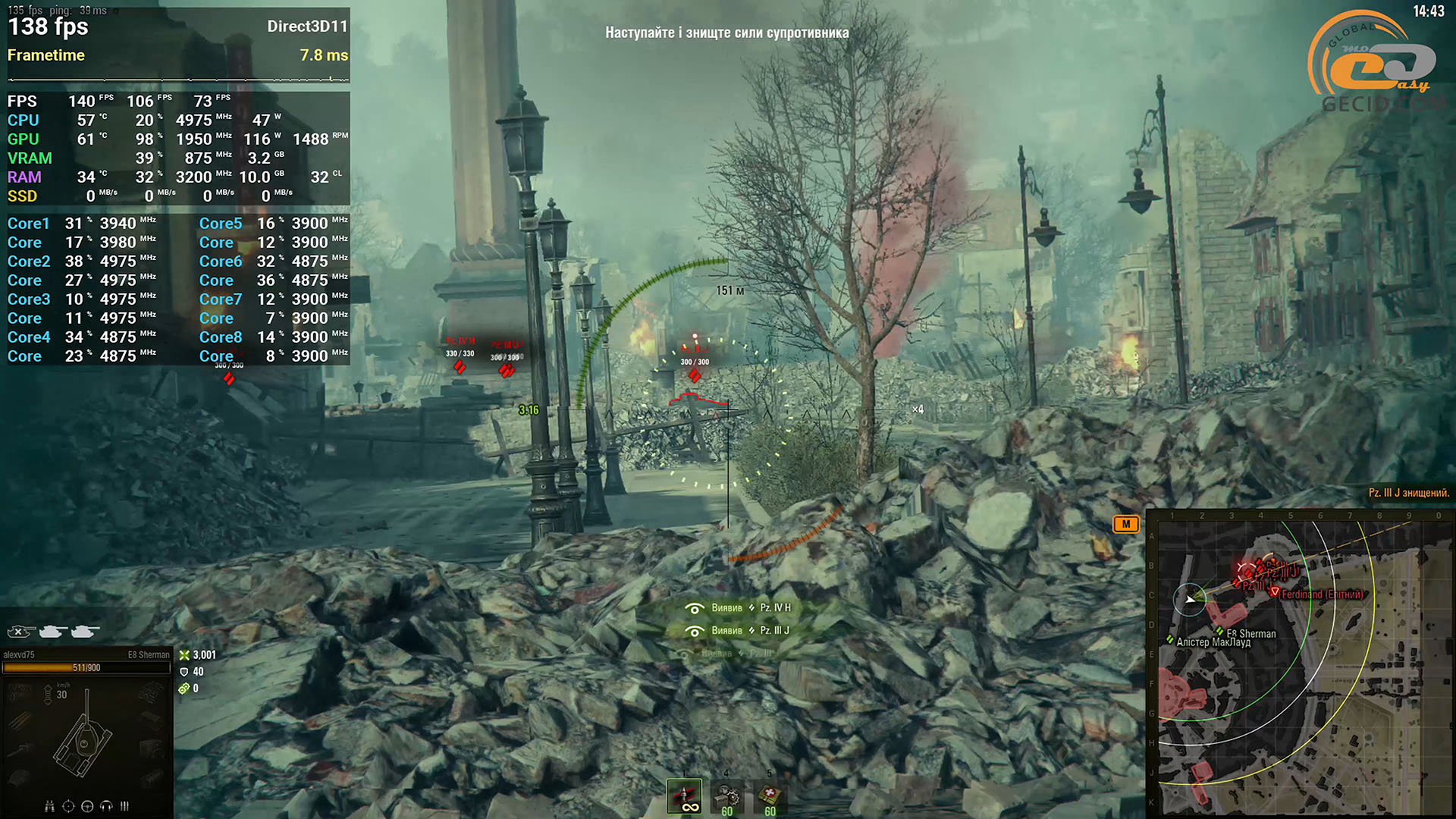
Task: Select the driver steering wheel crew icon
Action: (x=87, y=806)
